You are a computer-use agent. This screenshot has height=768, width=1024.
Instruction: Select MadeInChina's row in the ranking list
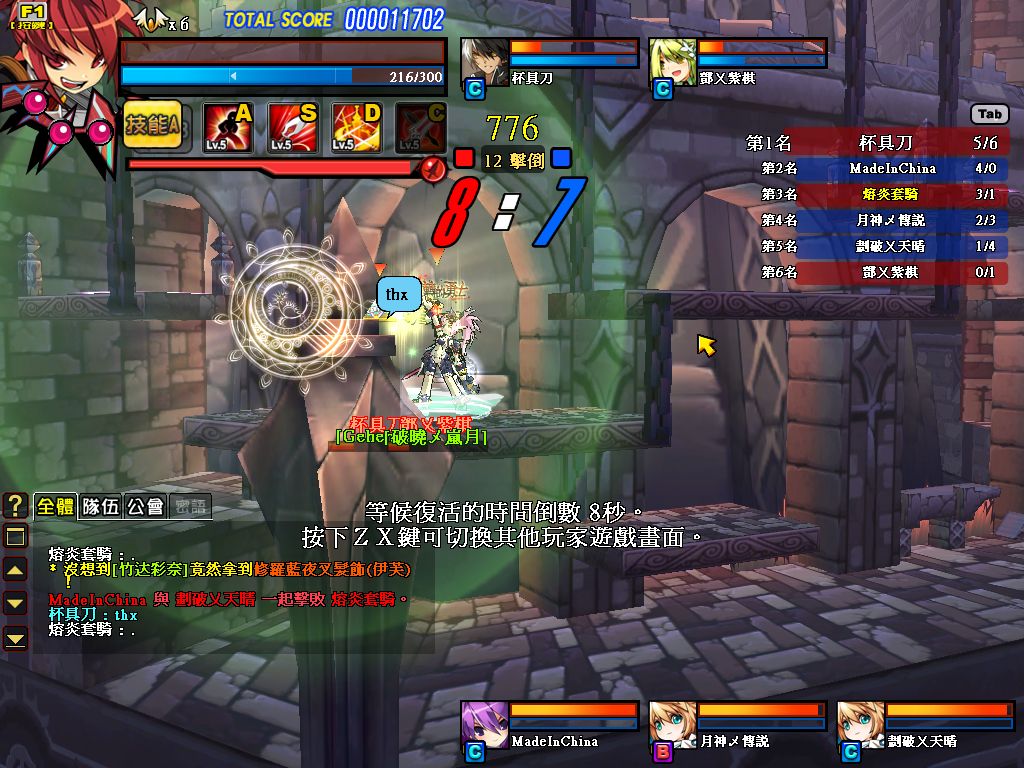coord(876,169)
